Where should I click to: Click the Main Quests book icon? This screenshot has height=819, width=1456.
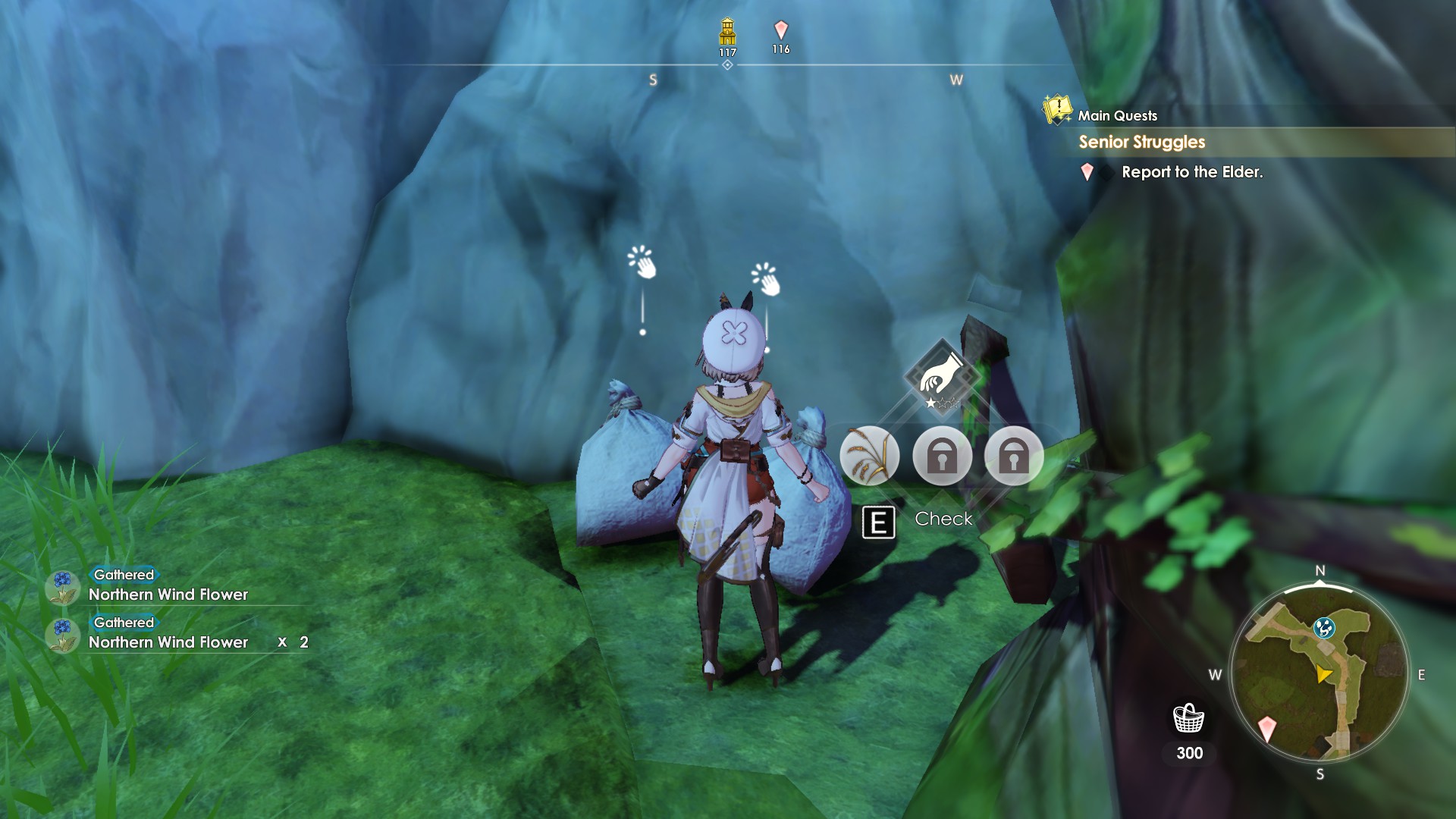pyautogui.click(x=1057, y=109)
